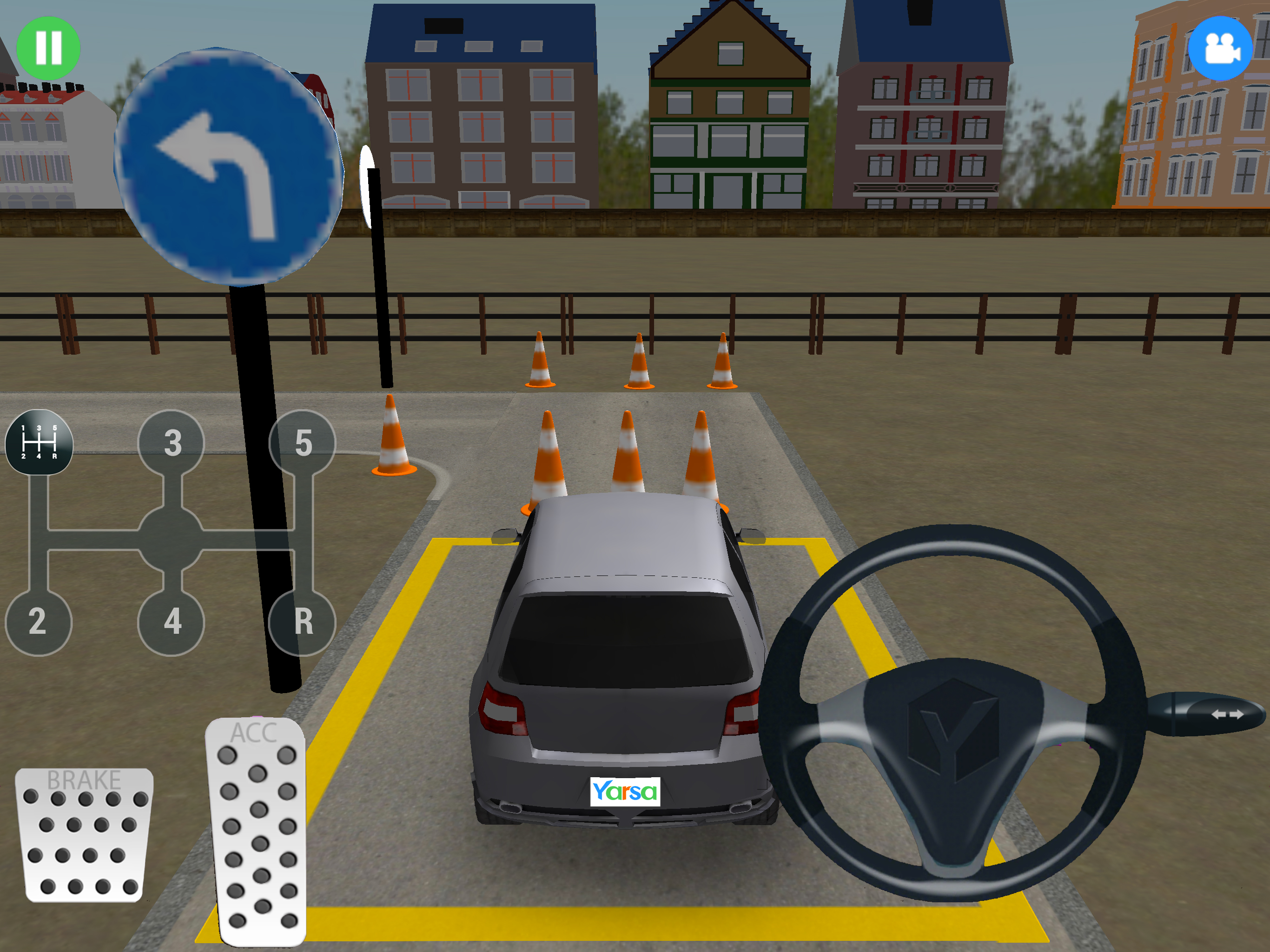Shift into third gear

(x=171, y=443)
